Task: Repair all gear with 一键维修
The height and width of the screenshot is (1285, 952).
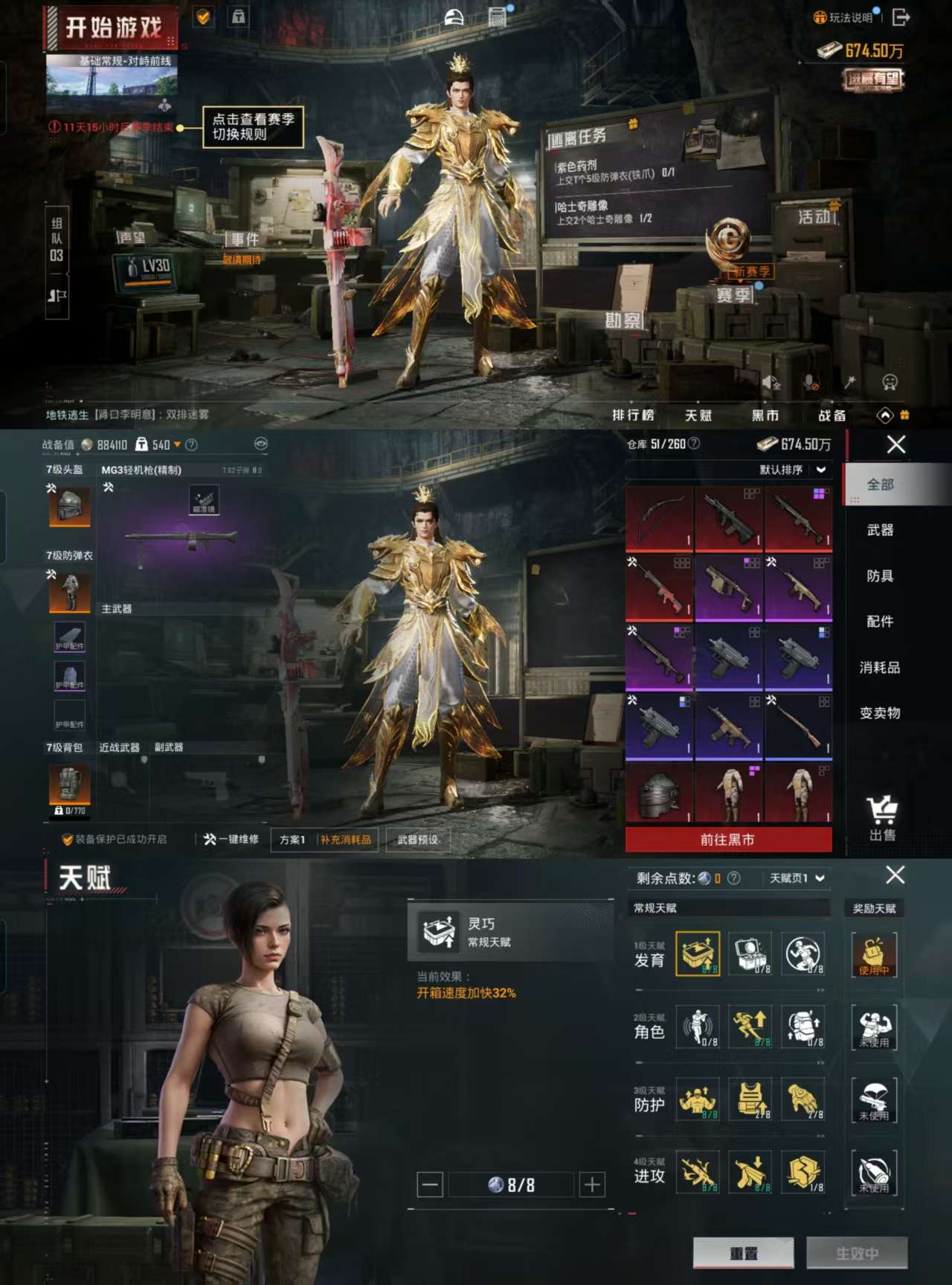Action: (x=231, y=840)
